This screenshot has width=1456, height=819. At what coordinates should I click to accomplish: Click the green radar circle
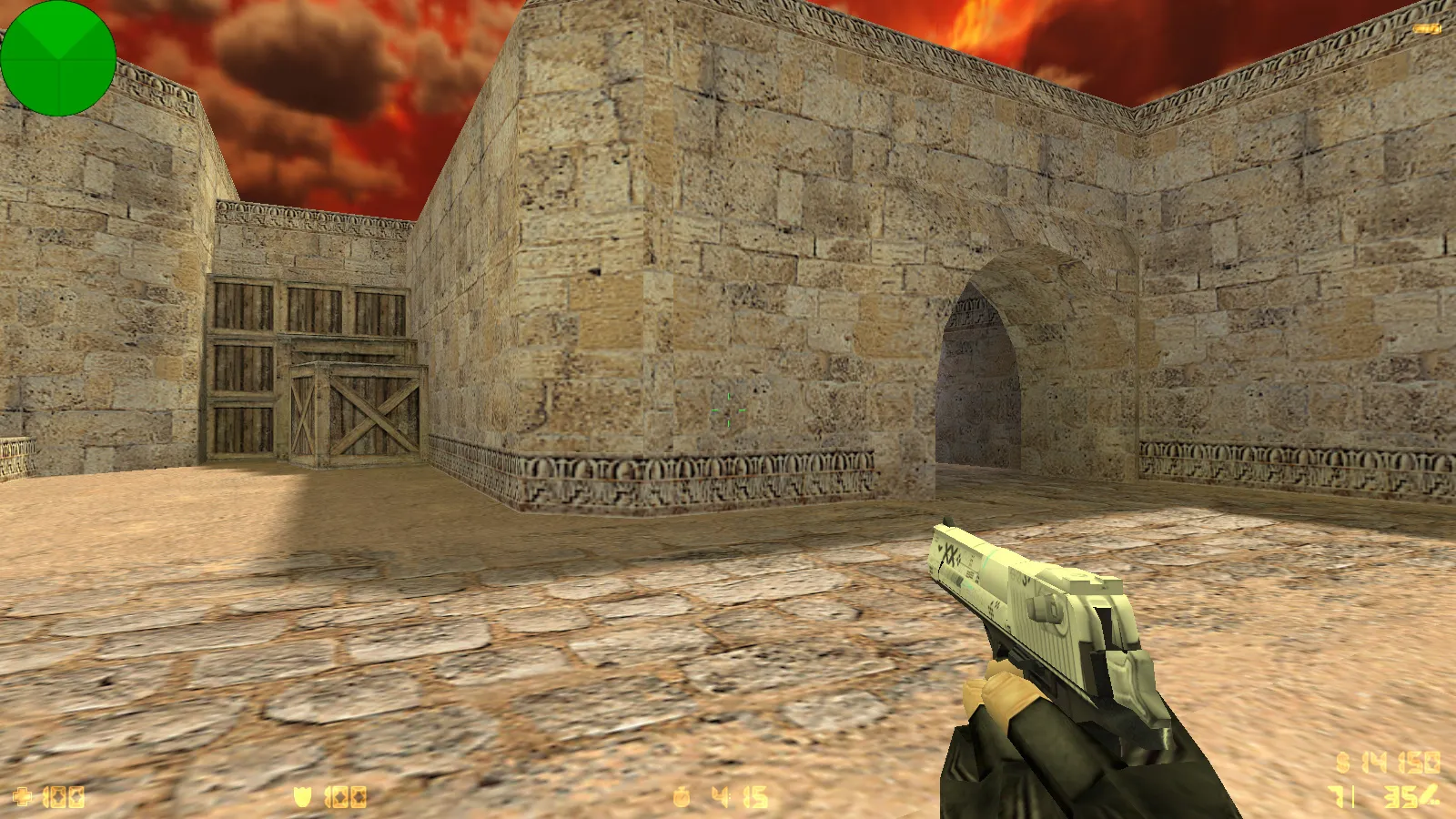pos(59,59)
